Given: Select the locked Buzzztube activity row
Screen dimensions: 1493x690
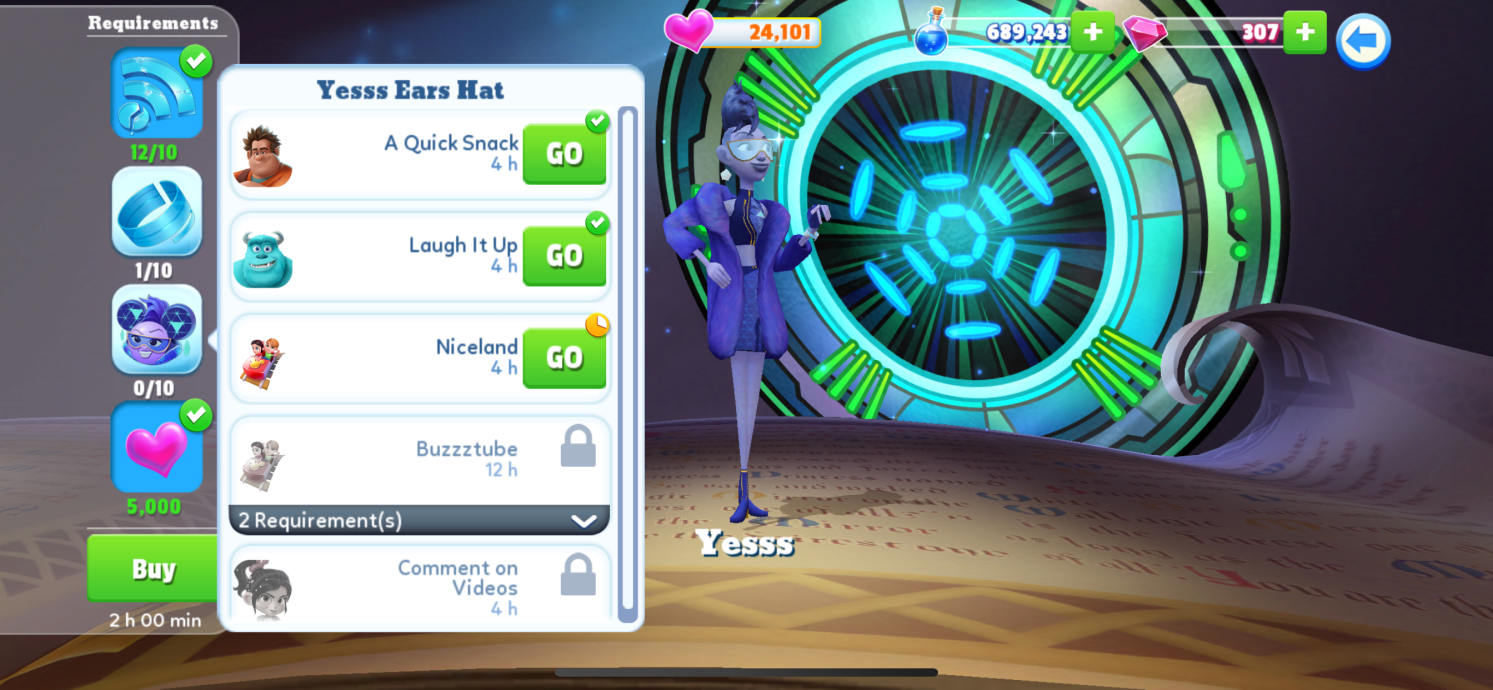Looking at the screenshot, I should [x=419, y=459].
